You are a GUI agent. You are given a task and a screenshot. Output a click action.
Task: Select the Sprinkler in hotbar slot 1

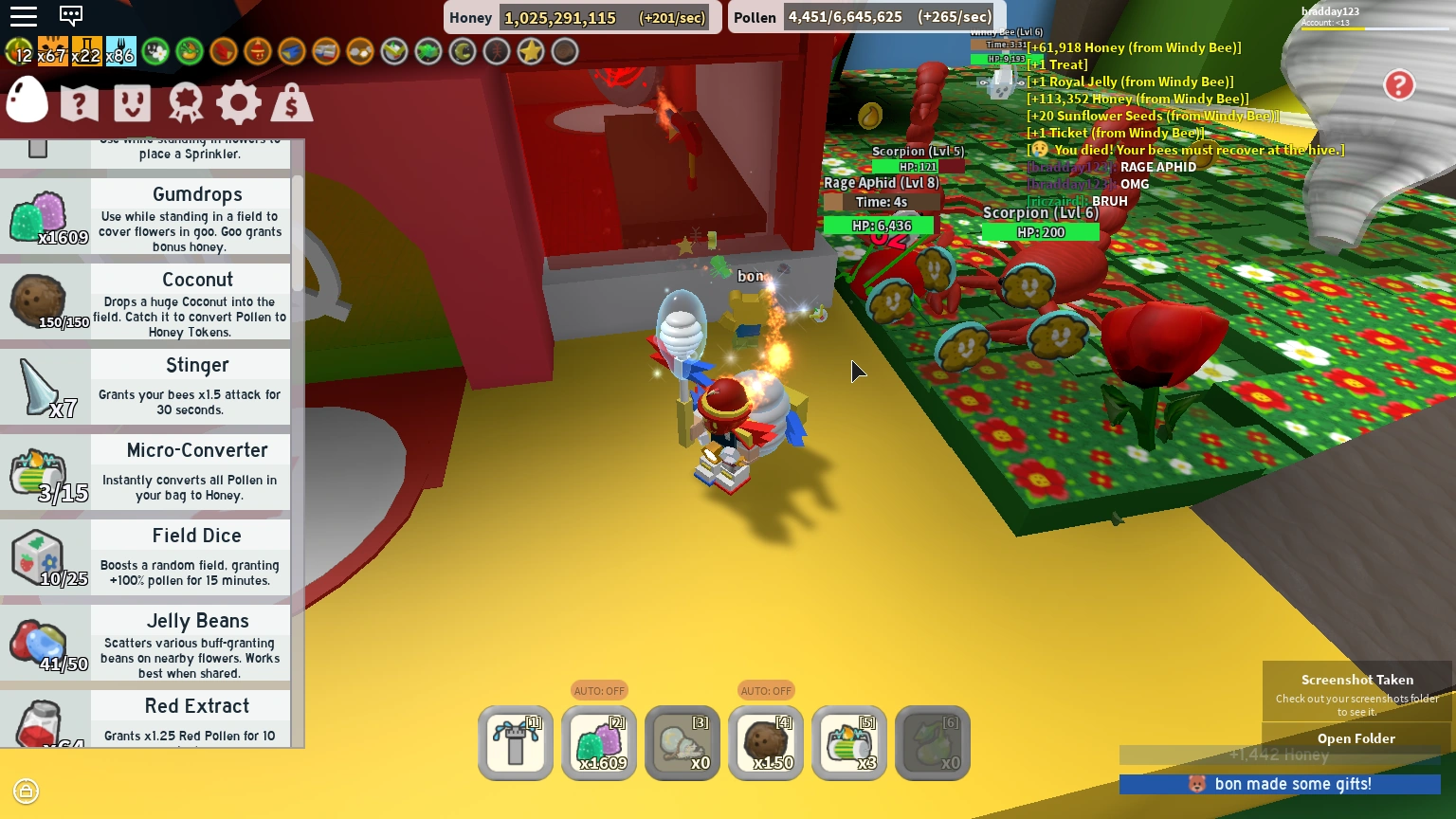(x=515, y=743)
